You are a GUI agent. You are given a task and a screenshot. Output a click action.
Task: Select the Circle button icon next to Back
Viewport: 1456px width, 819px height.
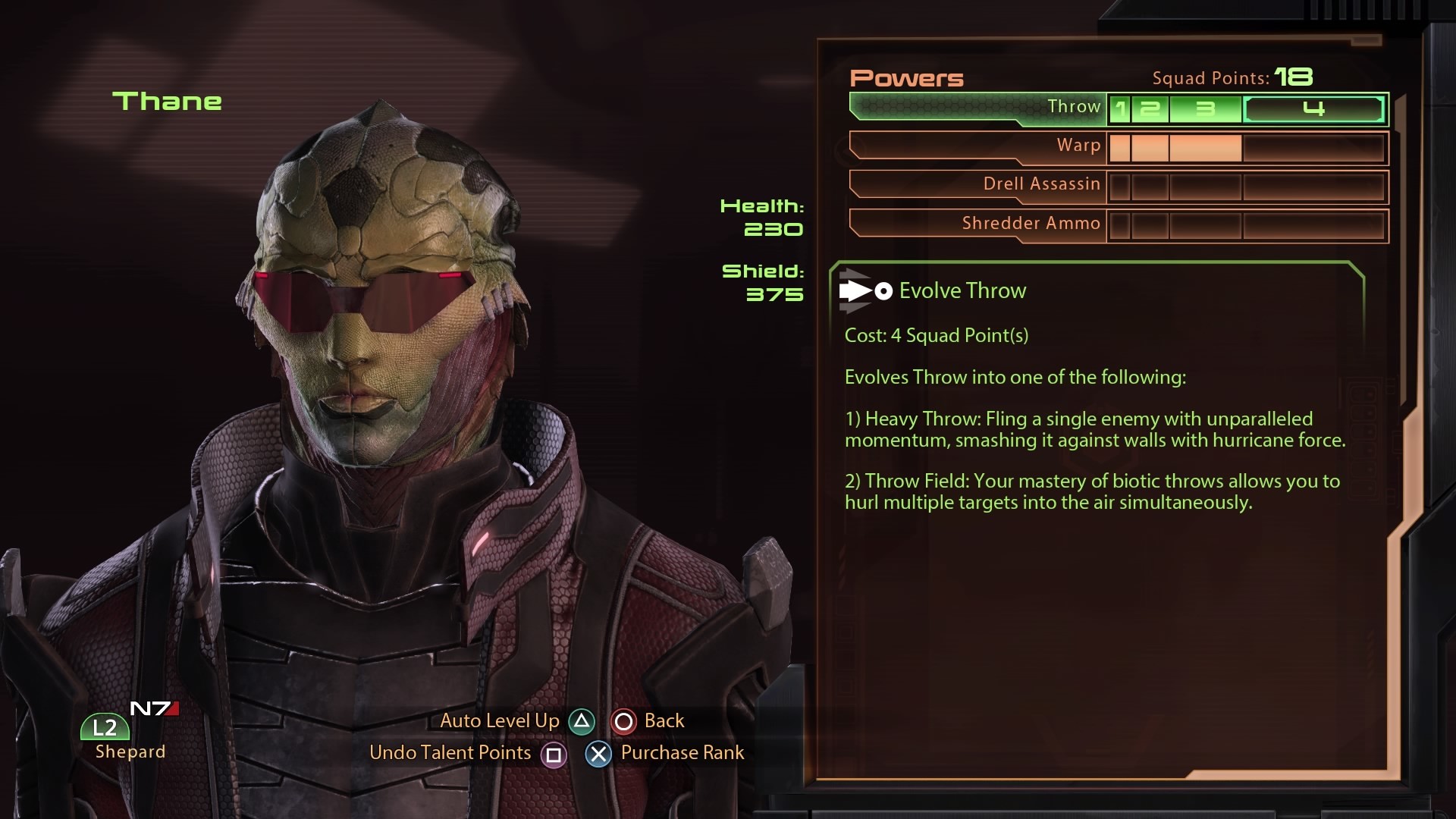coord(624,721)
